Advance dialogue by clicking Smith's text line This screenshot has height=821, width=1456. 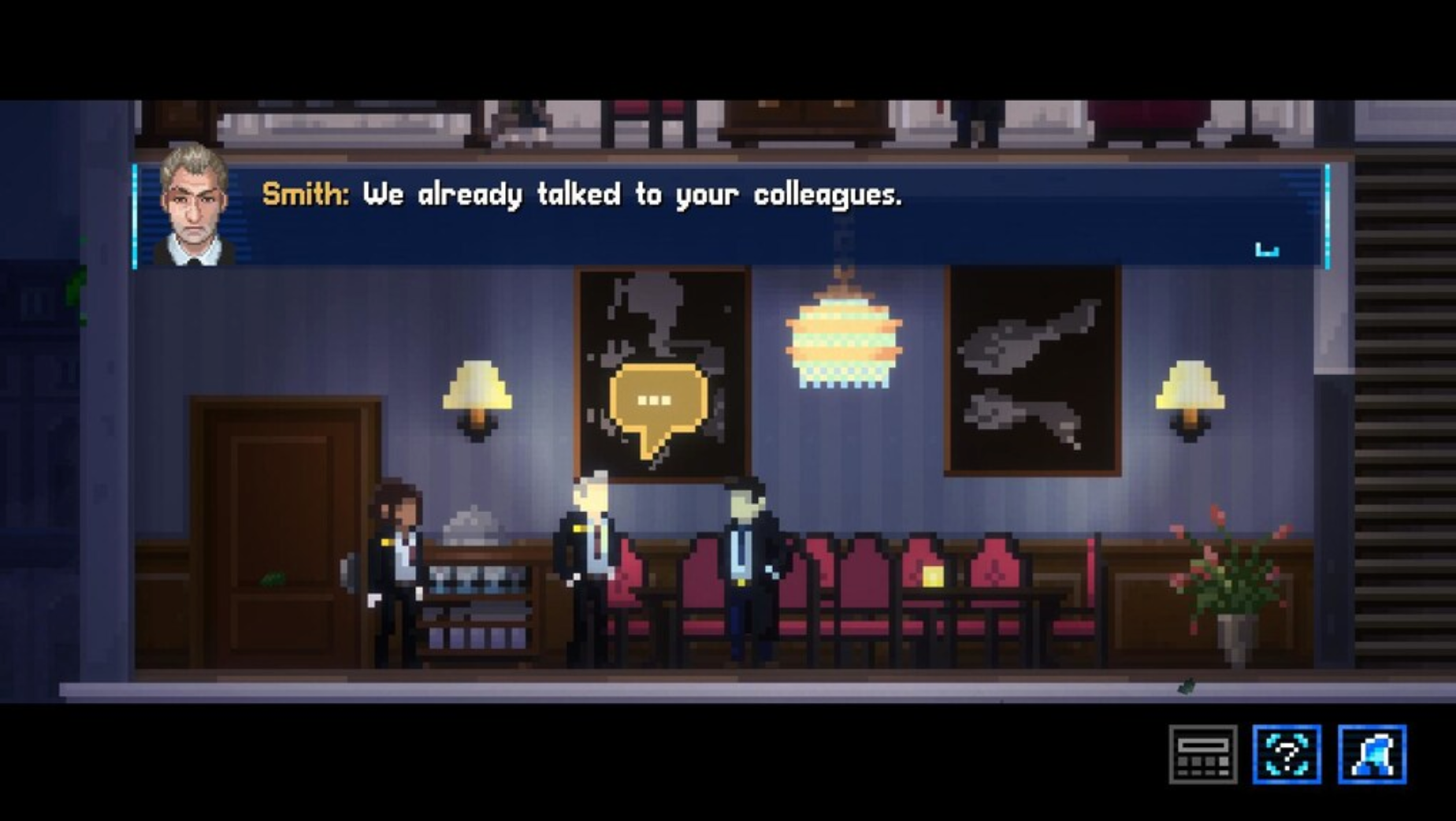click(x=583, y=197)
